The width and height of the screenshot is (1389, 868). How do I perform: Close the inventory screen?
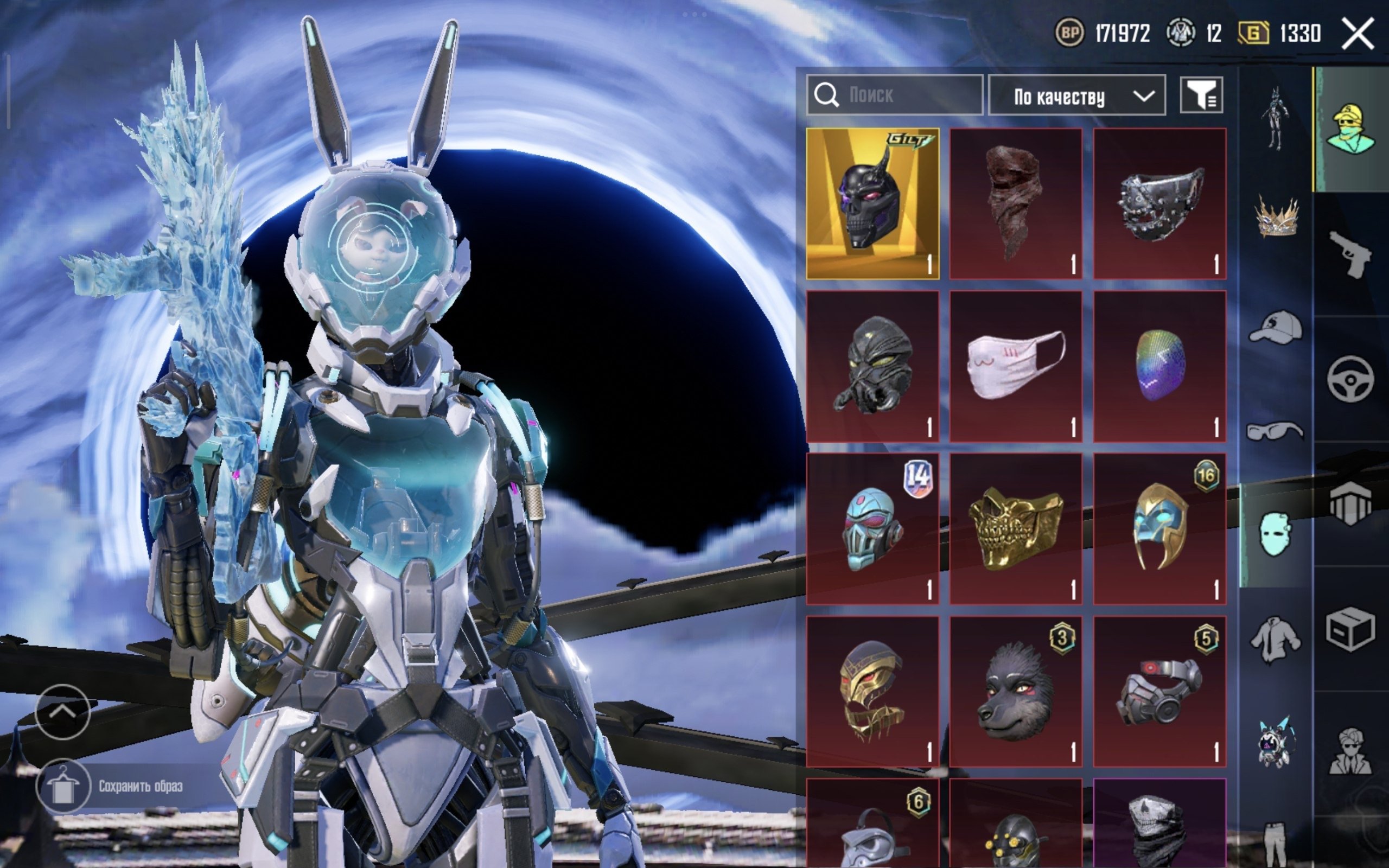point(1358,34)
